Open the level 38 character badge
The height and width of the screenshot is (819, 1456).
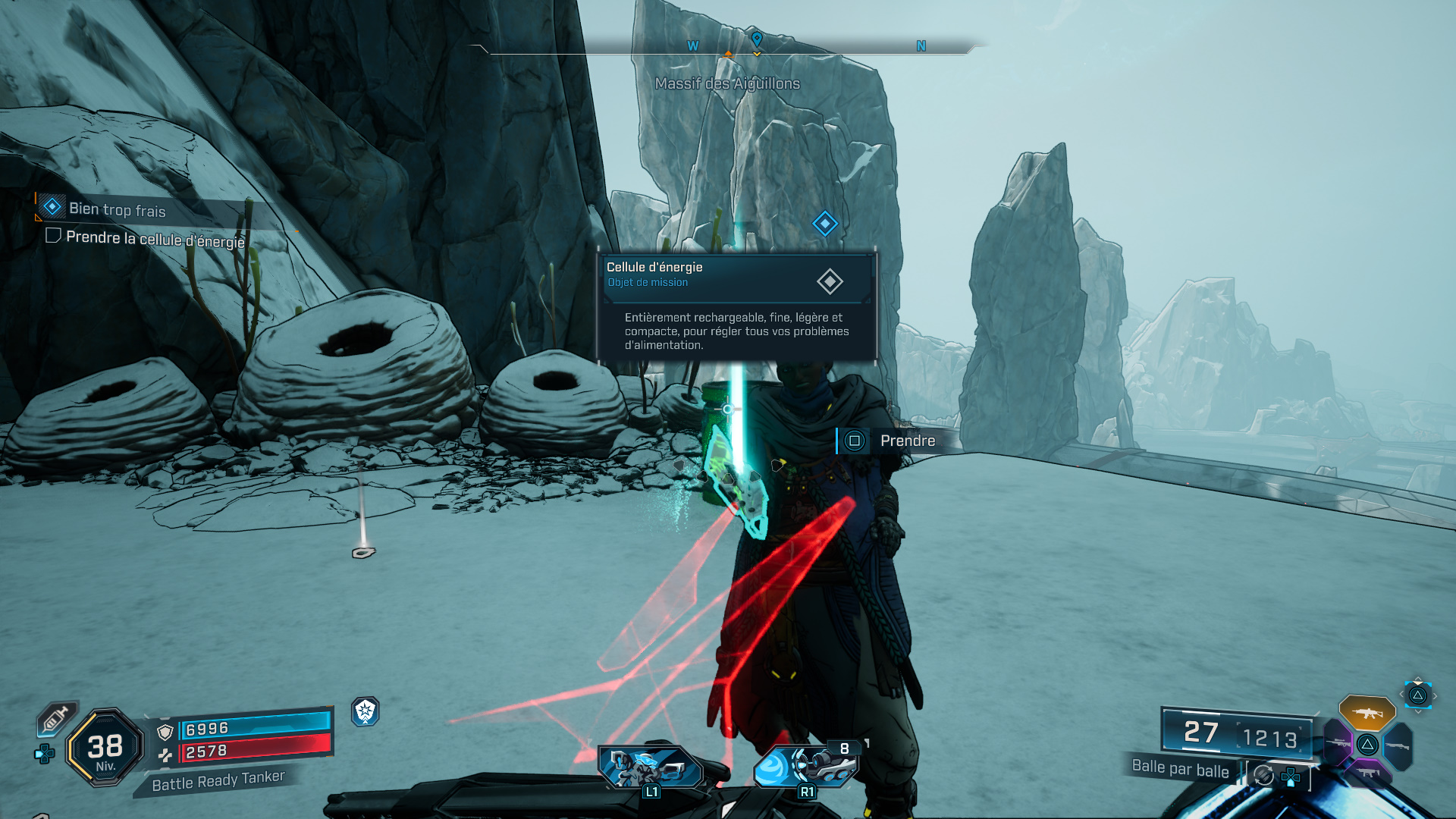pyautogui.click(x=105, y=748)
